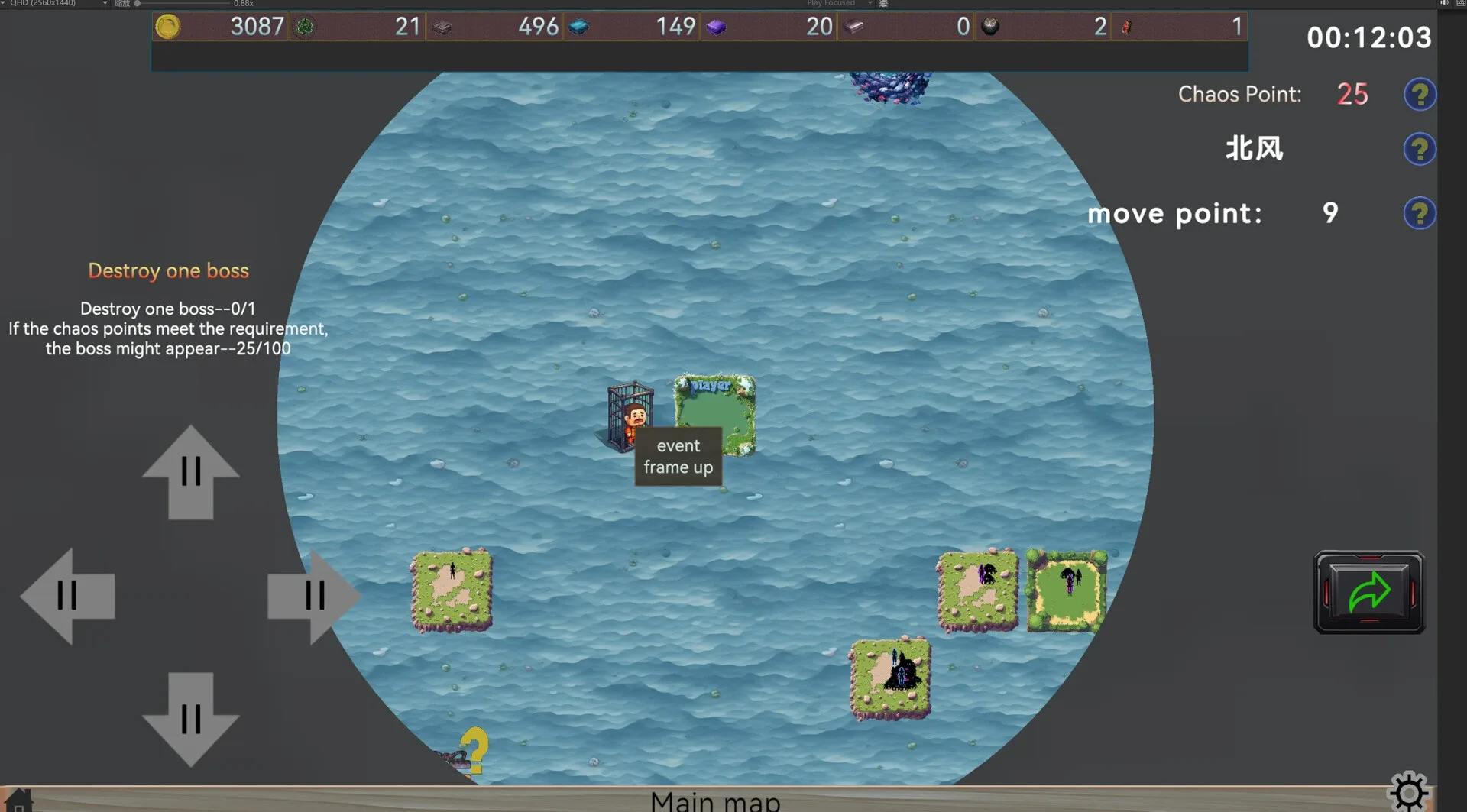Select the blue gem resource icon
Screen dimensions: 1467x812
pos(579,26)
